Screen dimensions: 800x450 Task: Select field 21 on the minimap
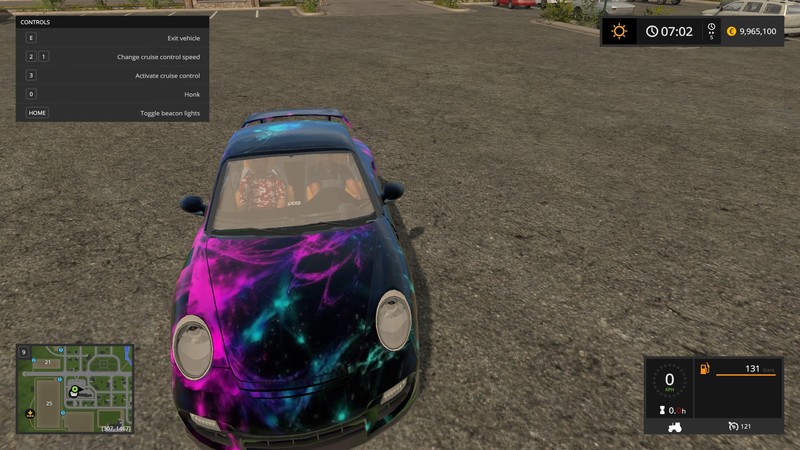tap(47, 362)
